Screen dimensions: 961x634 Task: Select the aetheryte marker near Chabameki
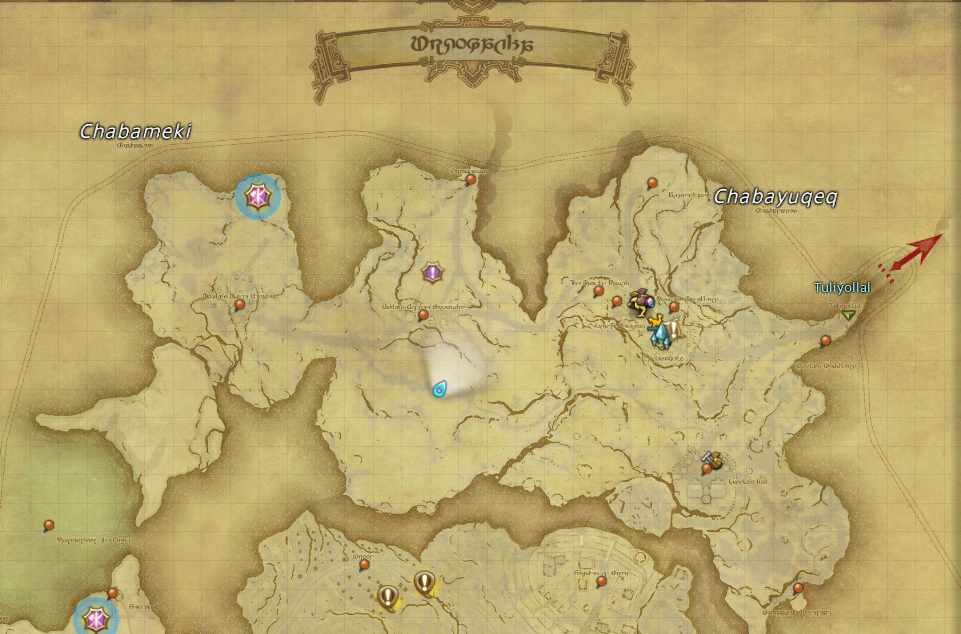(x=258, y=197)
